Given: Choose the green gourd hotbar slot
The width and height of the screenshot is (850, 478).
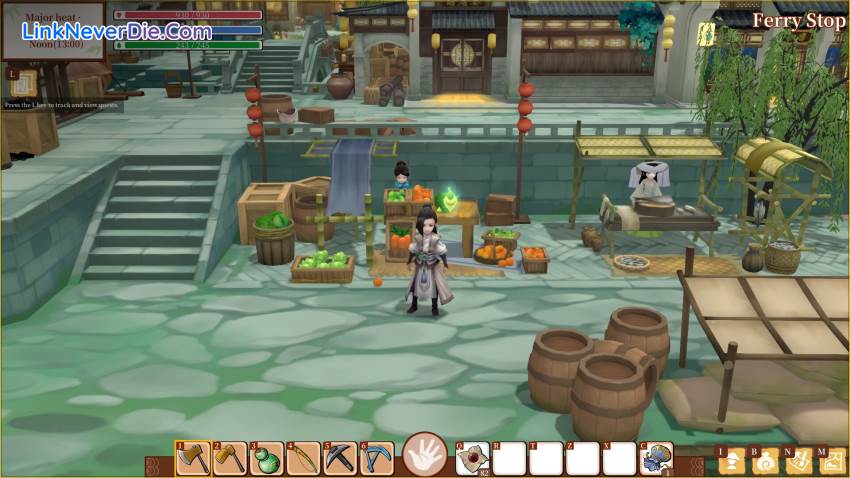Looking at the screenshot, I should [267, 459].
